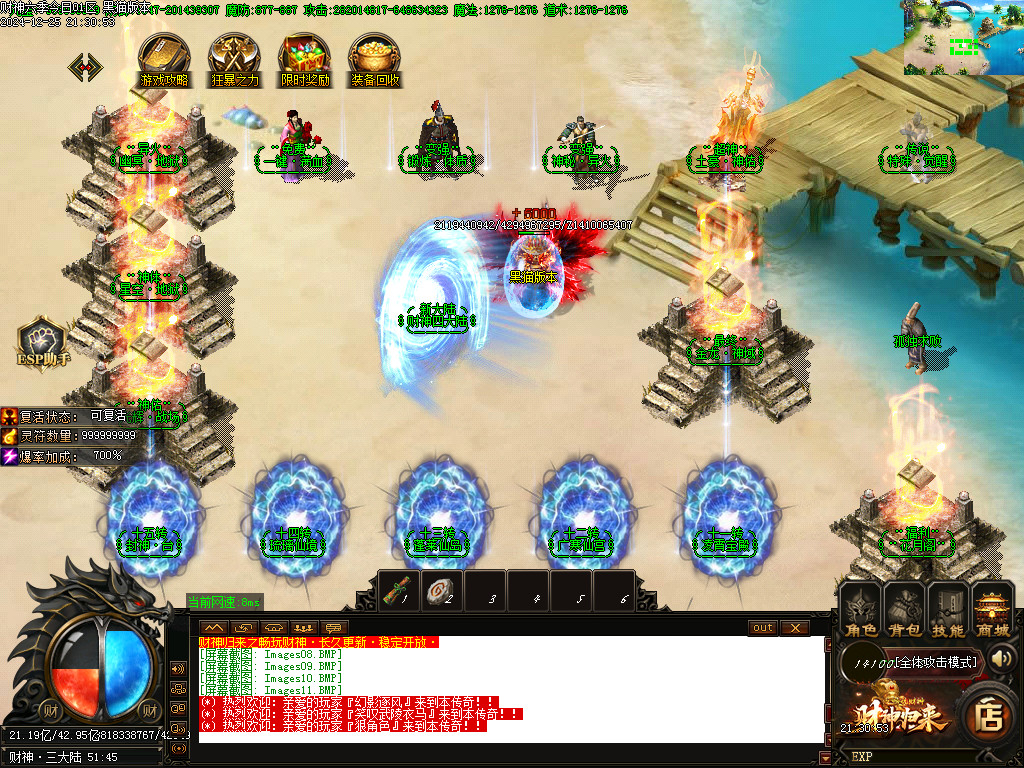Click the round 店 store button
This screenshot has height=768, width=1024.
[x=989, y=716]
